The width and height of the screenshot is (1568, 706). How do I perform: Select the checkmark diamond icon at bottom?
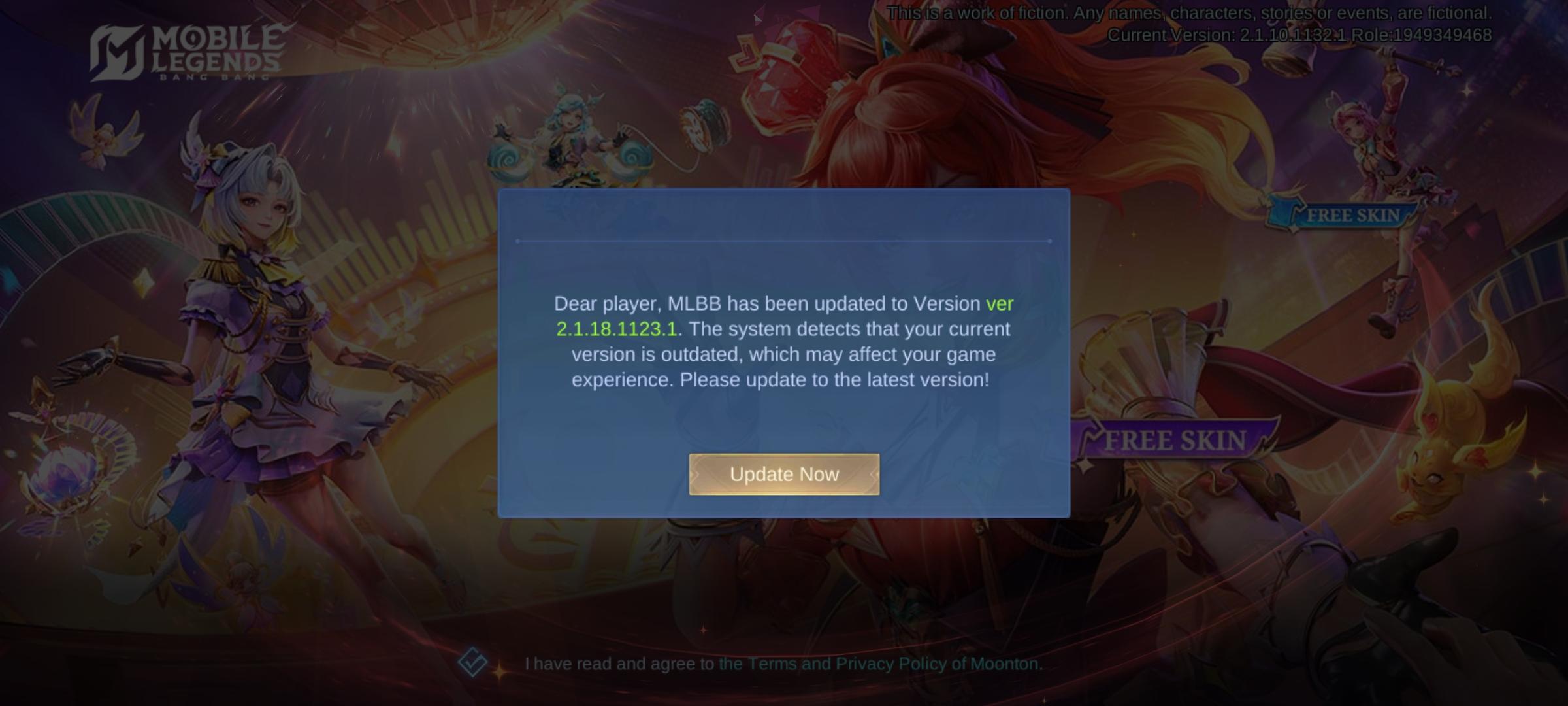[x=472, y=662]
